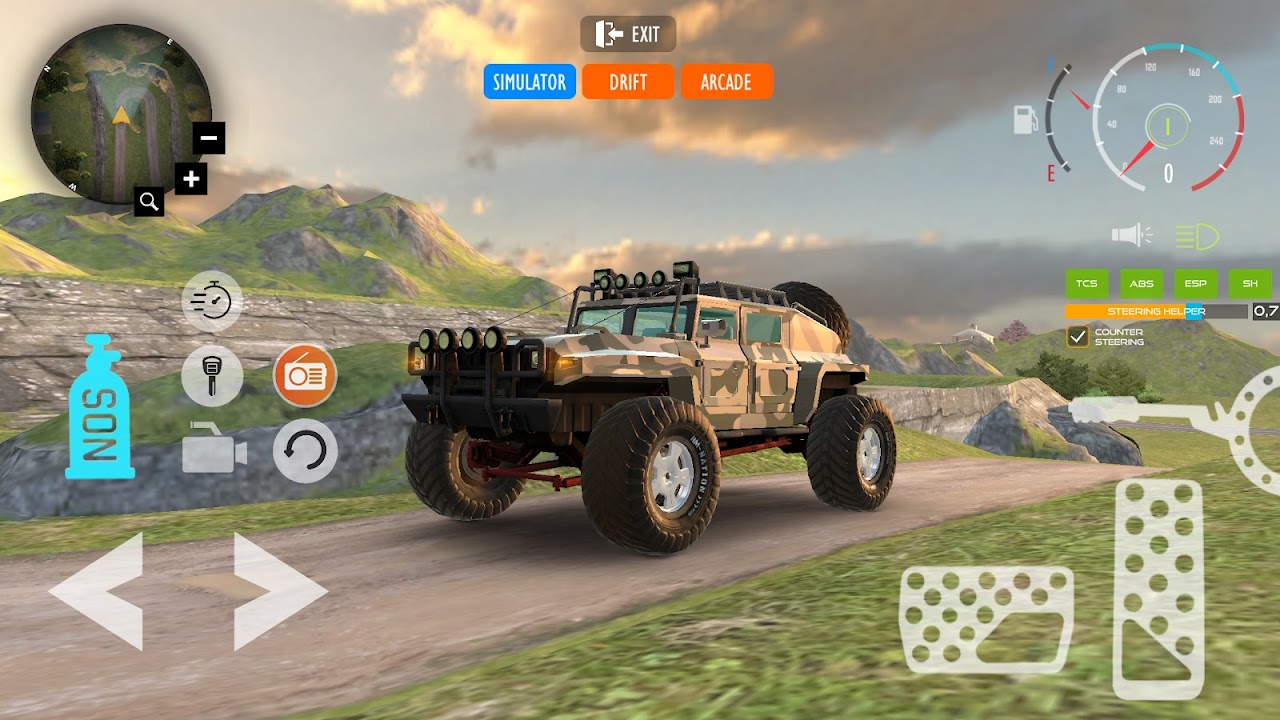Zoom out the minimap with minus button

(209, 138)
